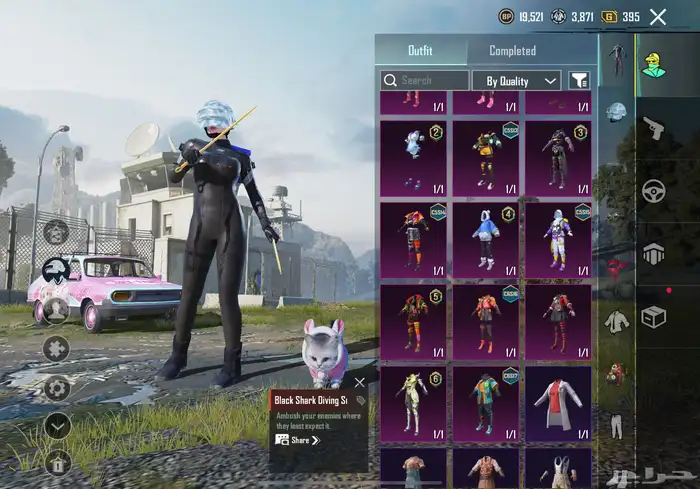Close the inventory screen
The height and width of the screenshot is (489, 700).
click(x=658, y=17)
